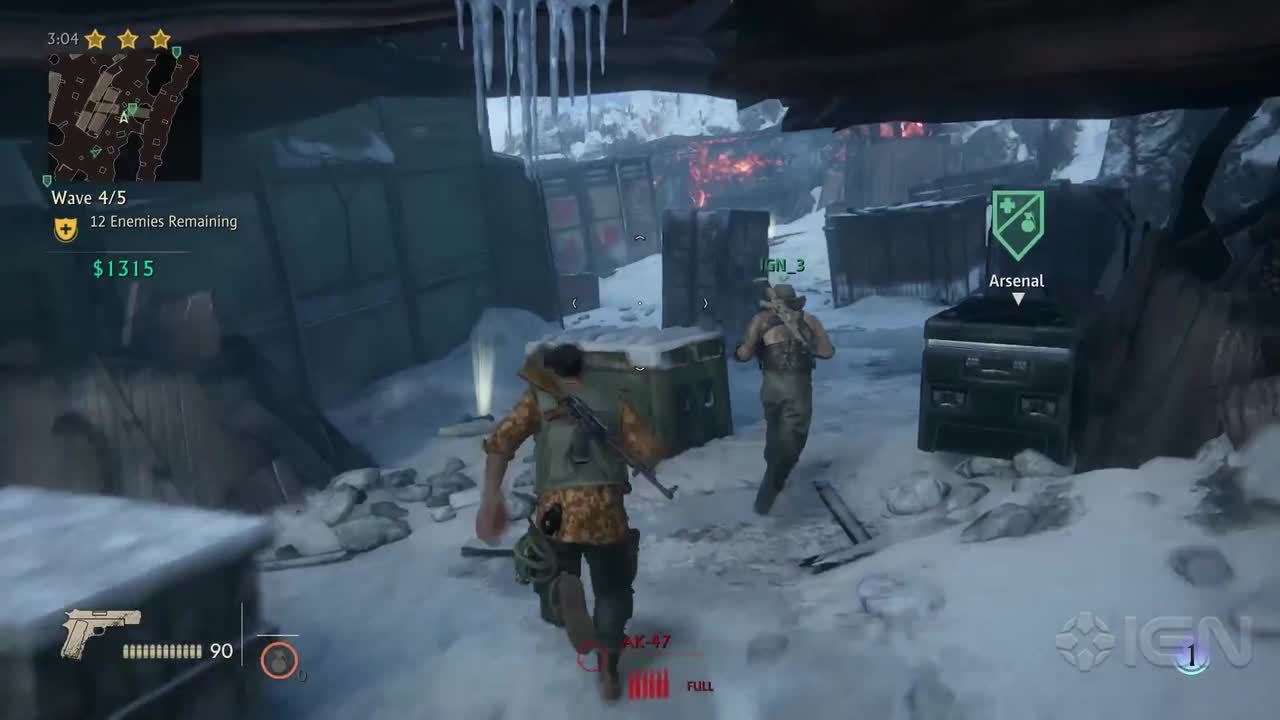Image resolution: width=1280 pixels, height=720 pixels.
Task: Toggle the FULL ammo status indicator
Action: tap(701, 687)
